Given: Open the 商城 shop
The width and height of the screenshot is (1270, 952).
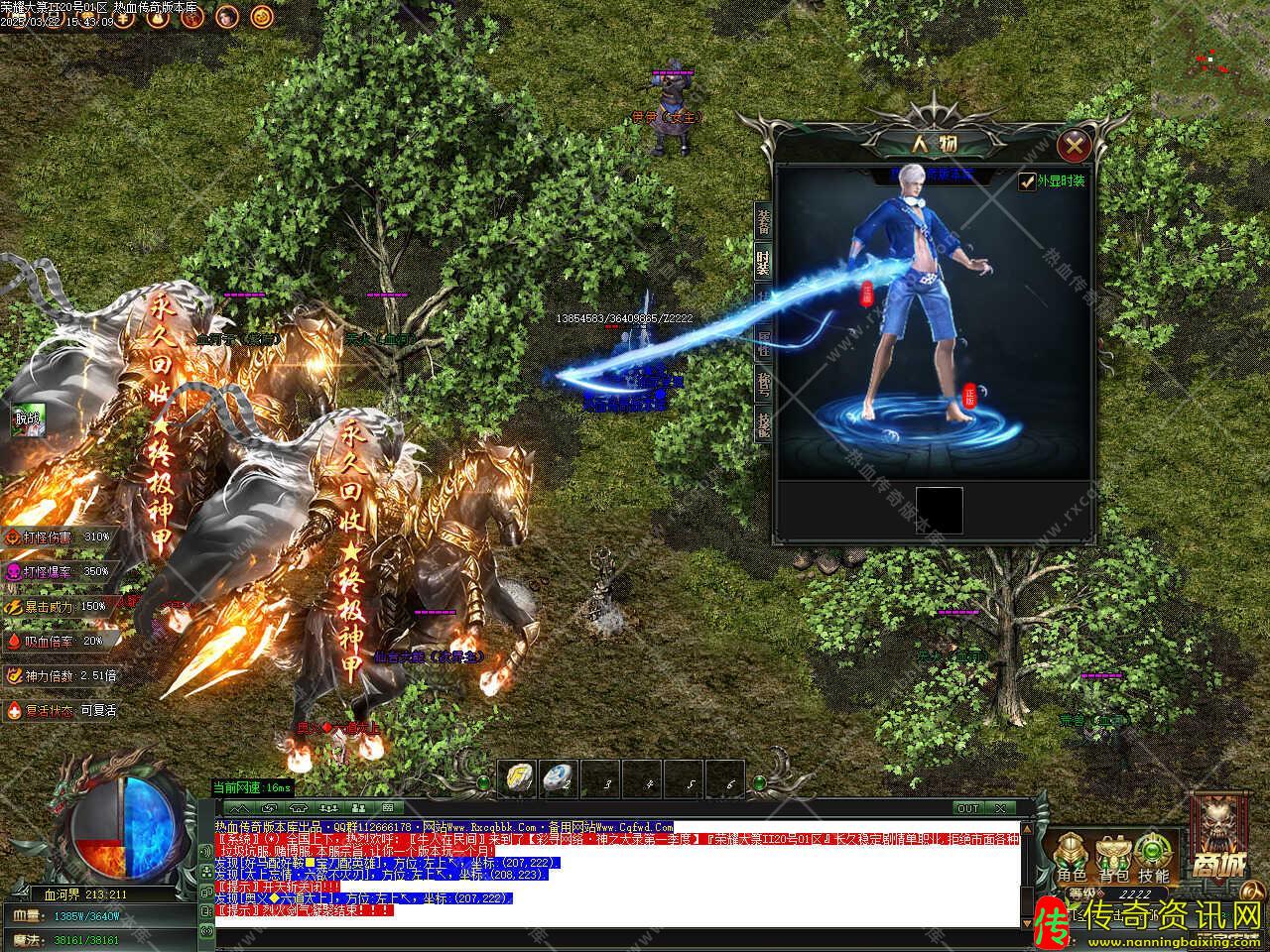Looking at the screenshot, I should (1217, 839).
